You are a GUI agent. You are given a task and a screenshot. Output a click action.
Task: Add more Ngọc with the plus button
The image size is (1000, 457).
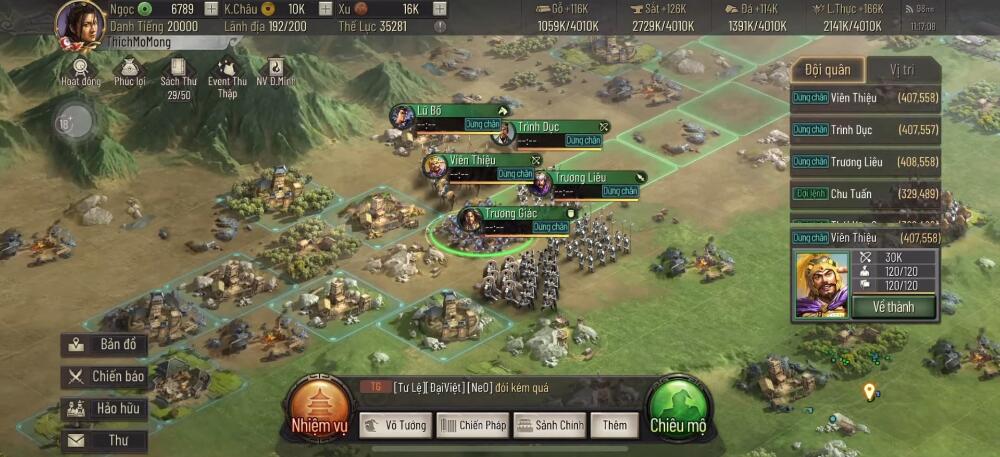point(210,9)
